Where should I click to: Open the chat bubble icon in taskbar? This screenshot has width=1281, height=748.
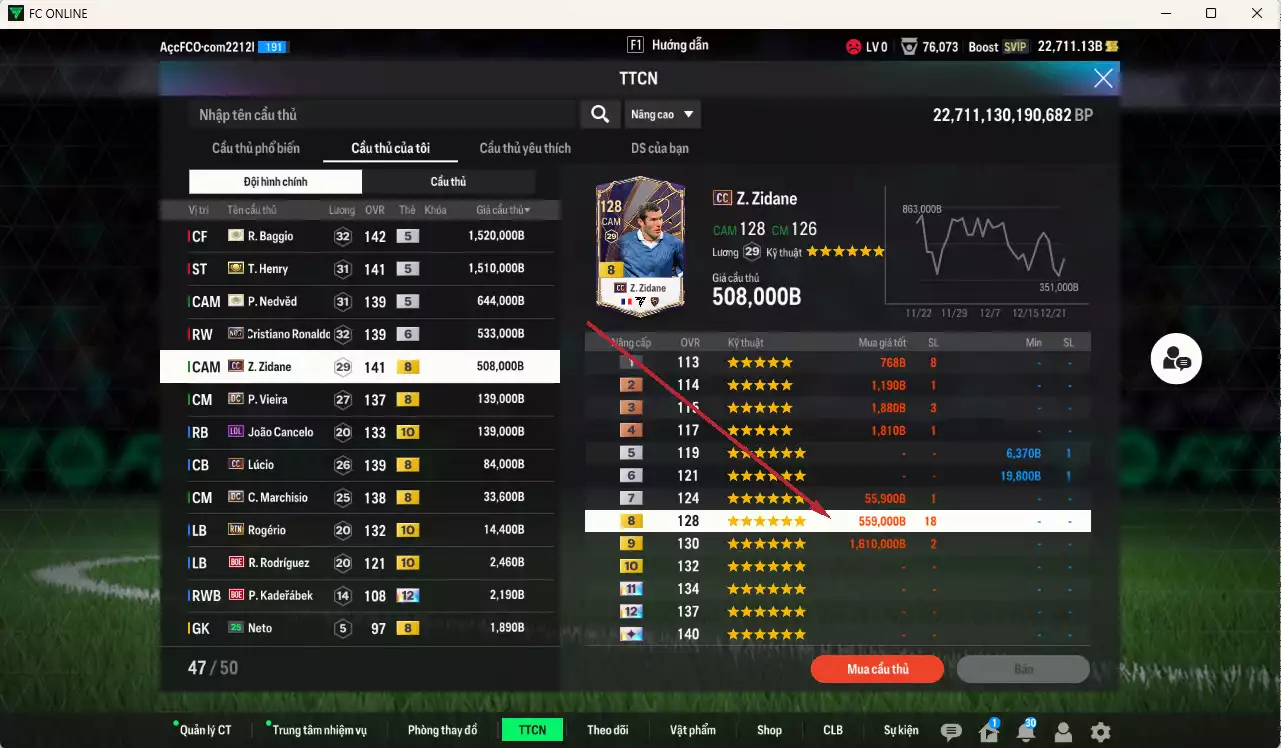pos(950,731)
